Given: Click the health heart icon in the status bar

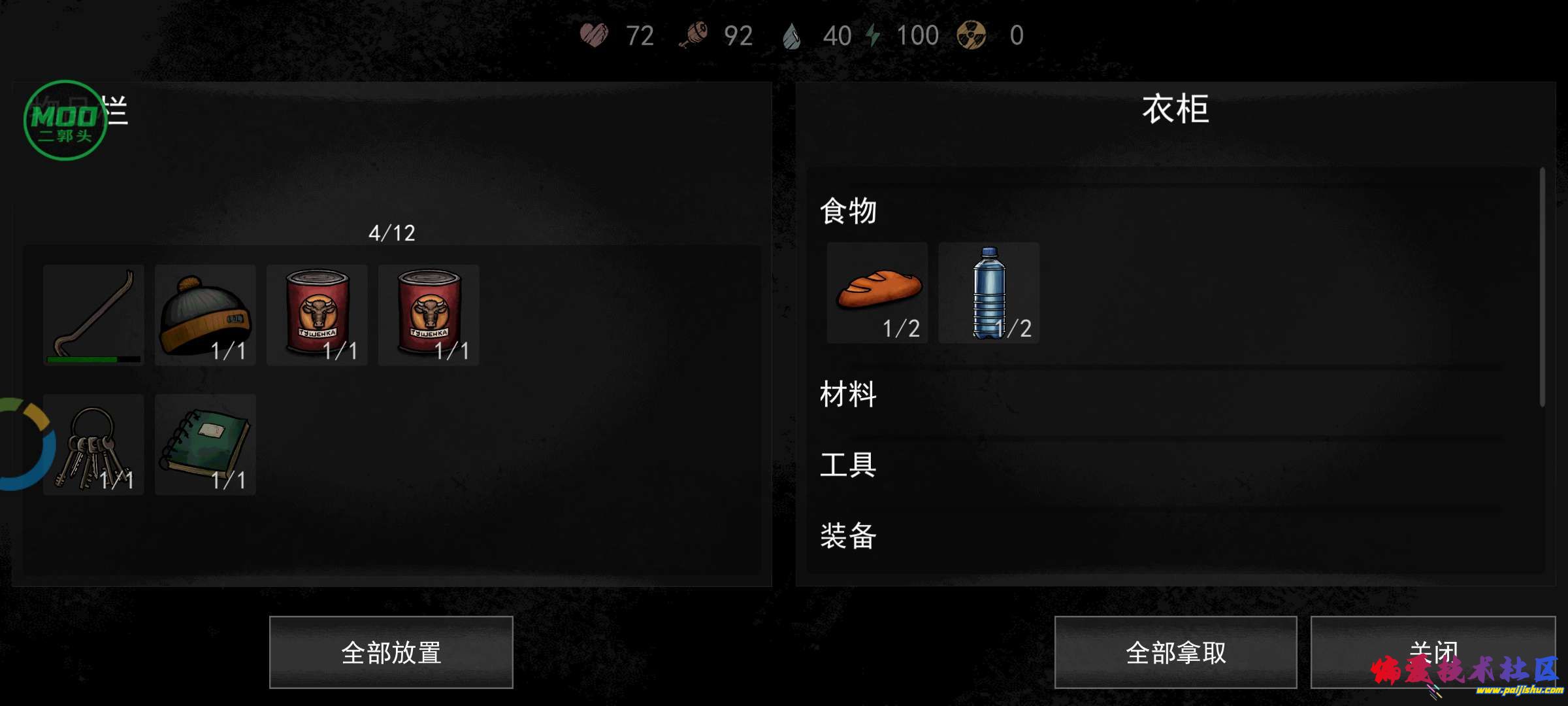Looking at the screenshot, I should click(593, 35).
